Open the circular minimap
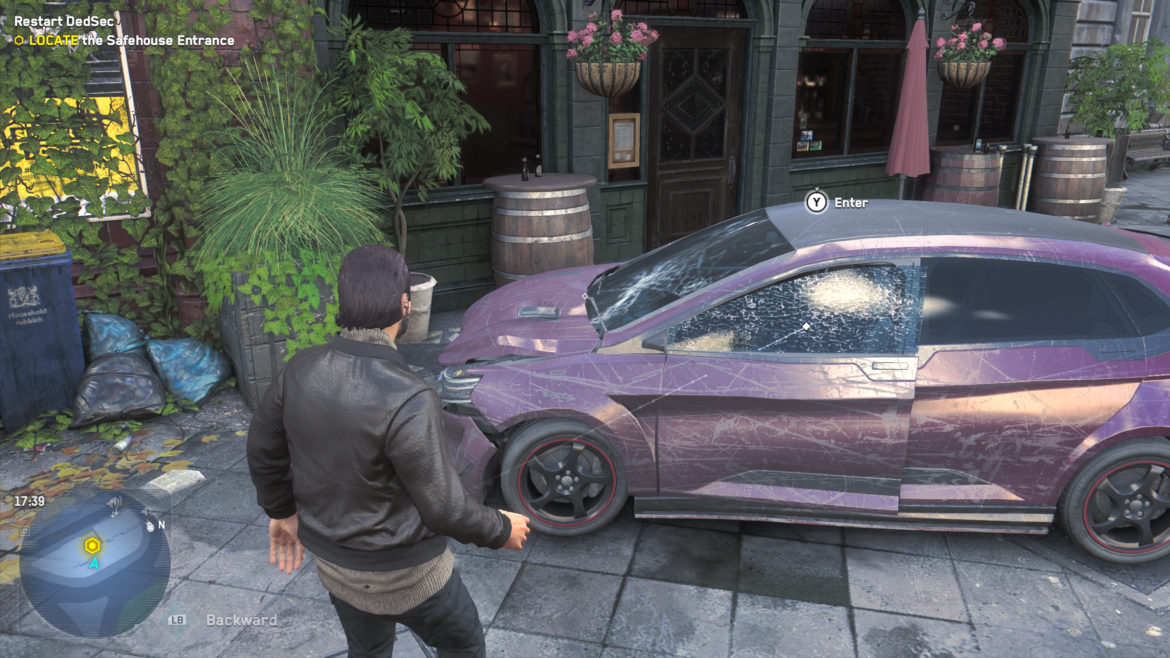Image resolution: width=1170 pixels, height=658 pixels. point(94,563)
